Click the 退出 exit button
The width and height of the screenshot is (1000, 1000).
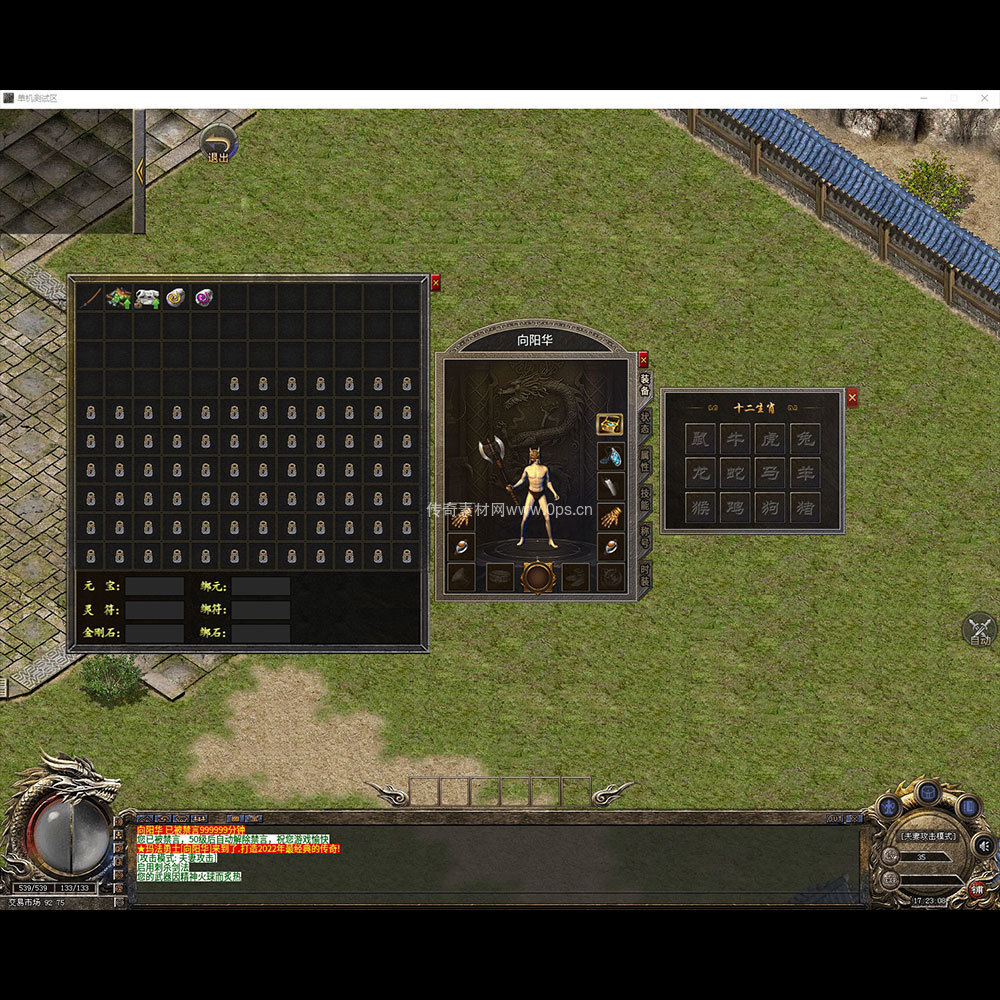click(218, 144)
